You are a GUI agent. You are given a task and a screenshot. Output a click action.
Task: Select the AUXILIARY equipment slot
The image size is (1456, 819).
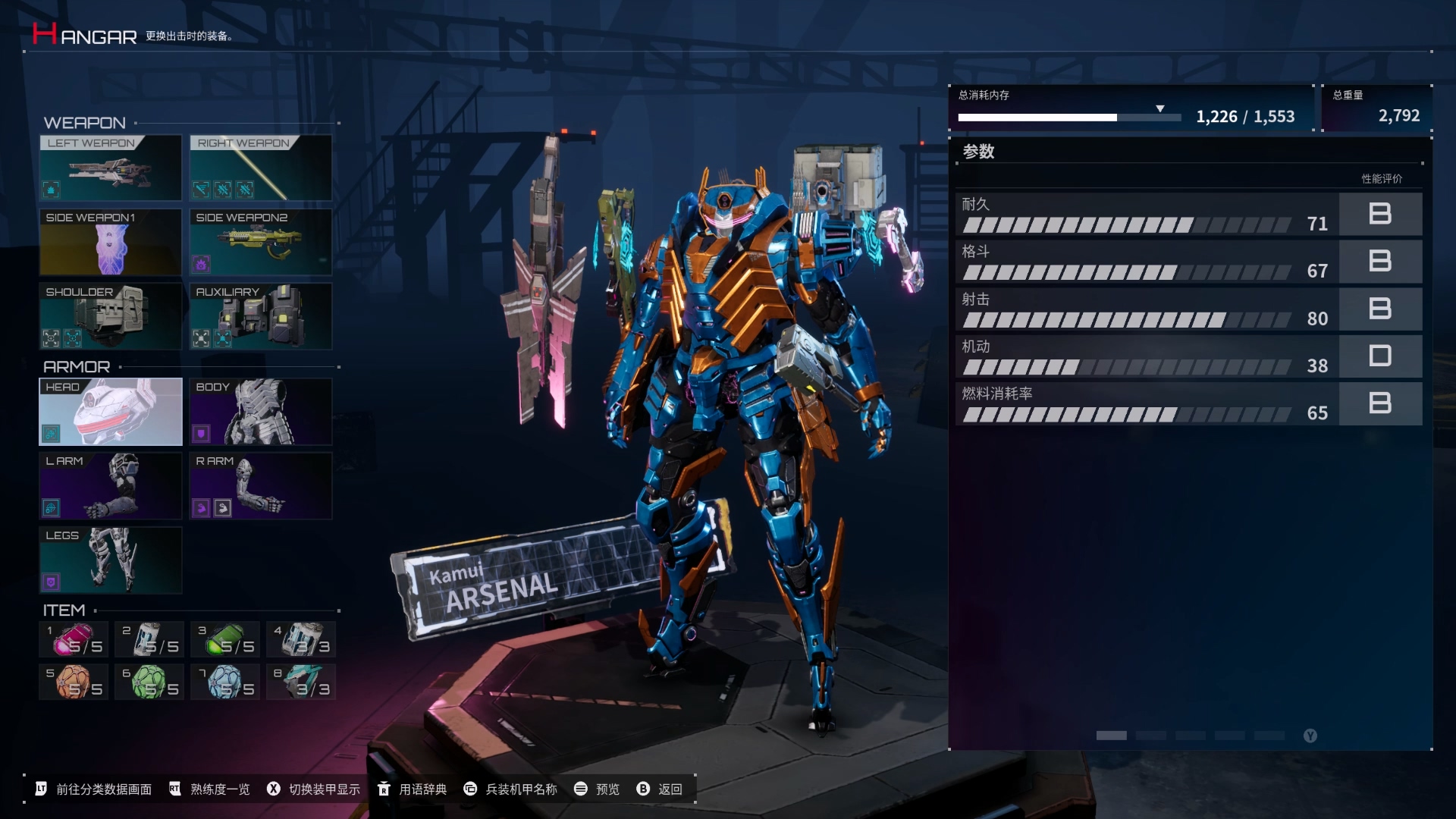click(260, 316)
